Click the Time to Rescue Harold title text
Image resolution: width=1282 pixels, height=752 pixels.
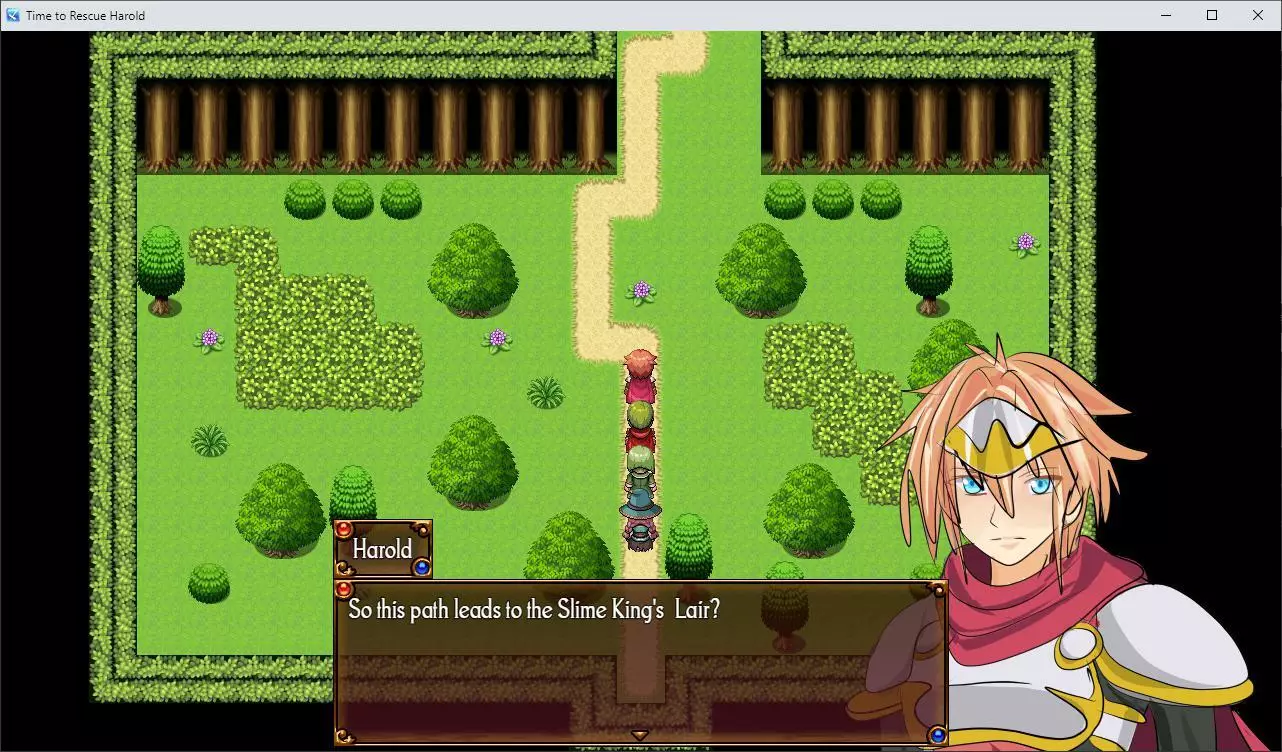click(x=85, y=15)
